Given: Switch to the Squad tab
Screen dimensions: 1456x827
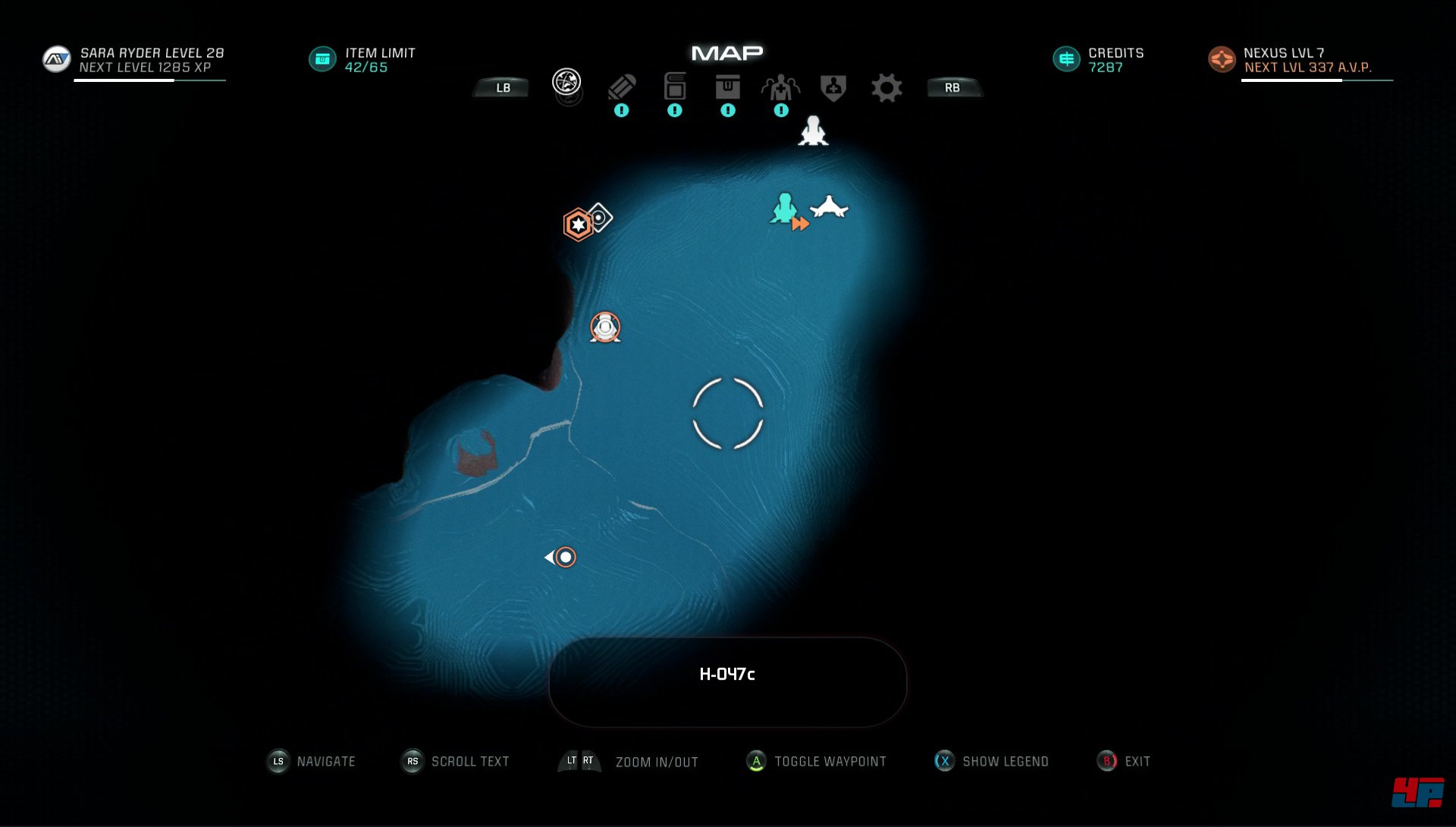Looking at the screenshot, I should click(x=780, y=88).
